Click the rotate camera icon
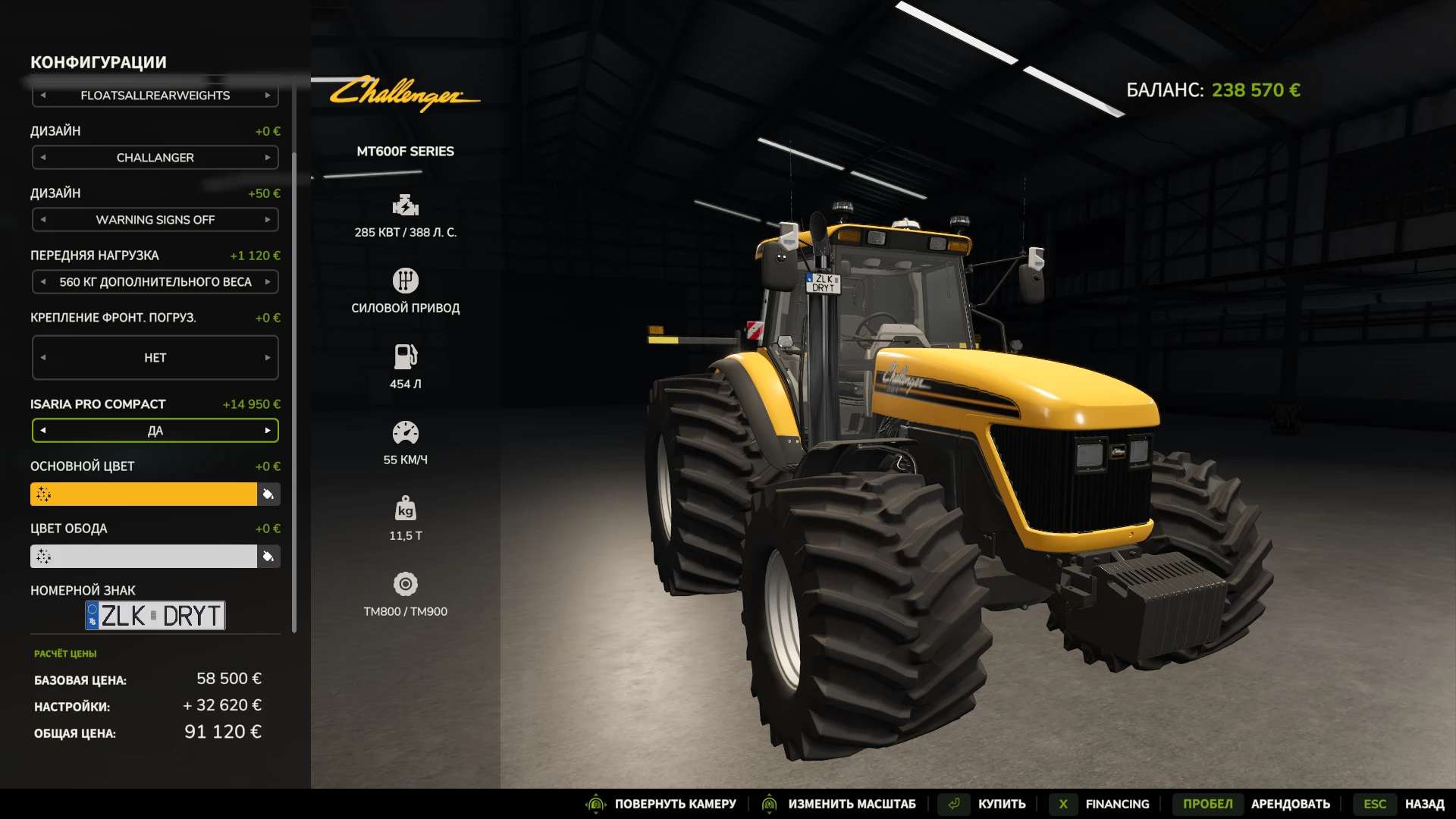 [596, 803]
